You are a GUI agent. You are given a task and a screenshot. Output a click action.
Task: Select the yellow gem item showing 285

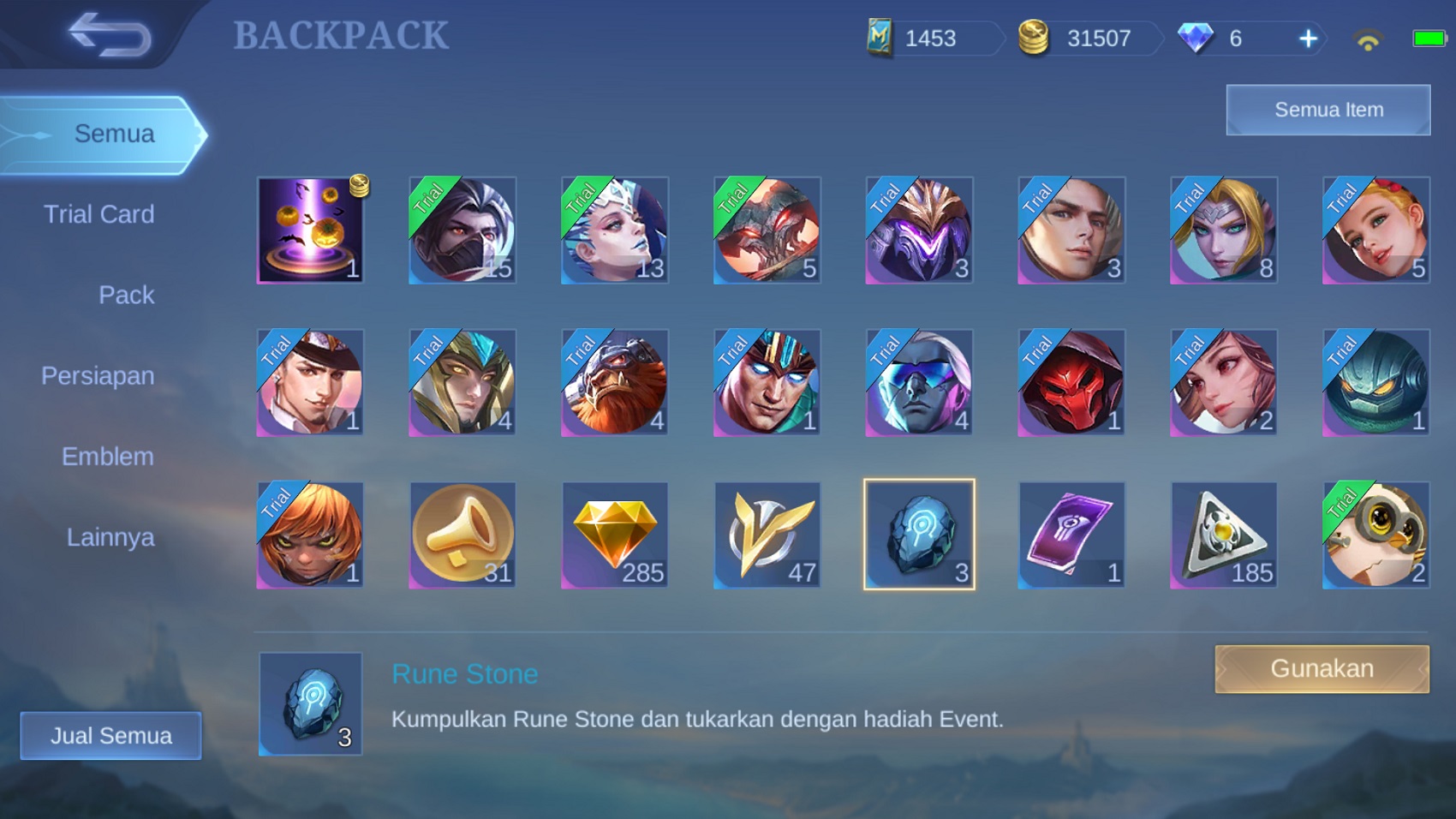tap(615, 534)
